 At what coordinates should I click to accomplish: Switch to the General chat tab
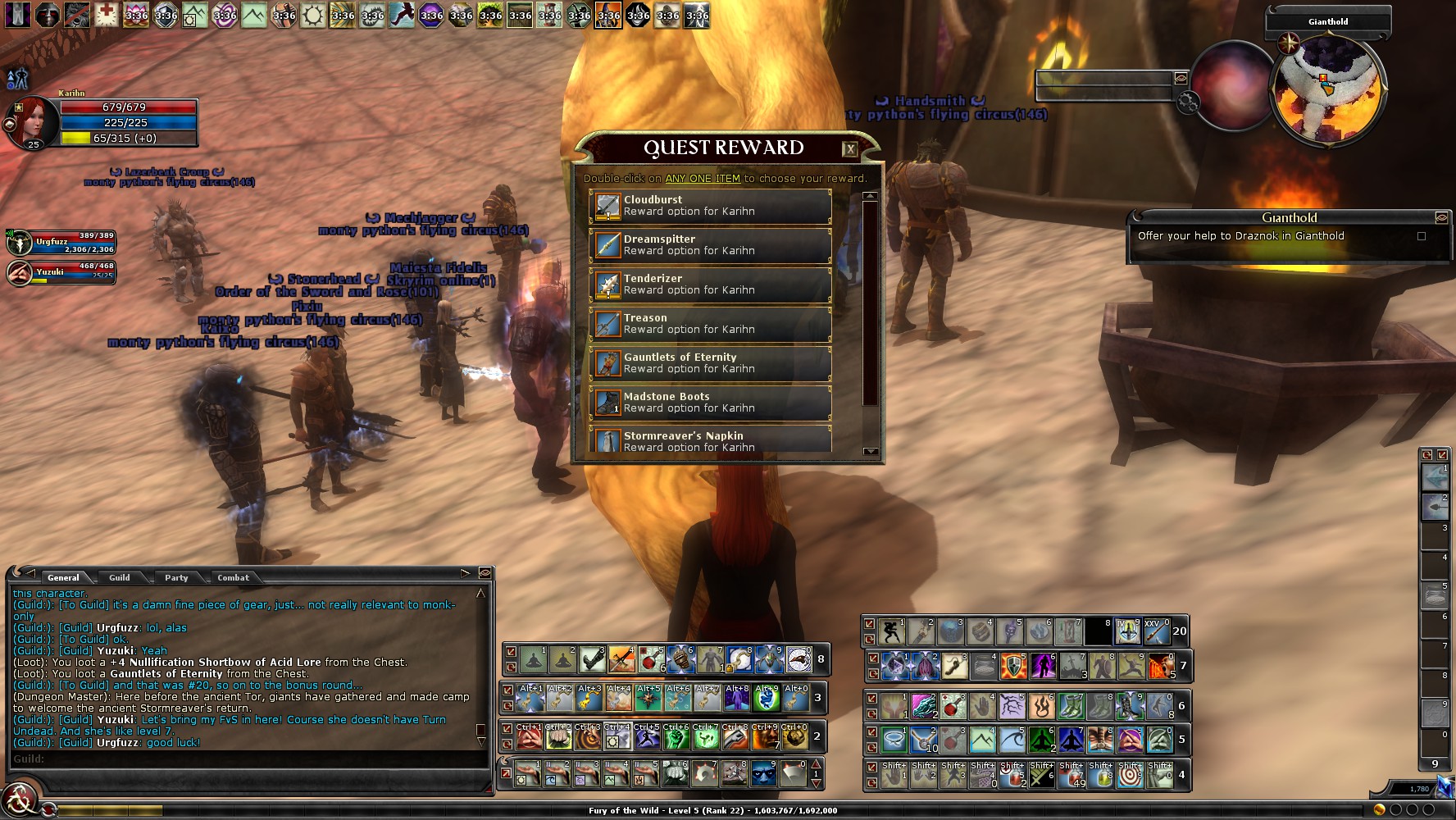click(x=63, y=577)
